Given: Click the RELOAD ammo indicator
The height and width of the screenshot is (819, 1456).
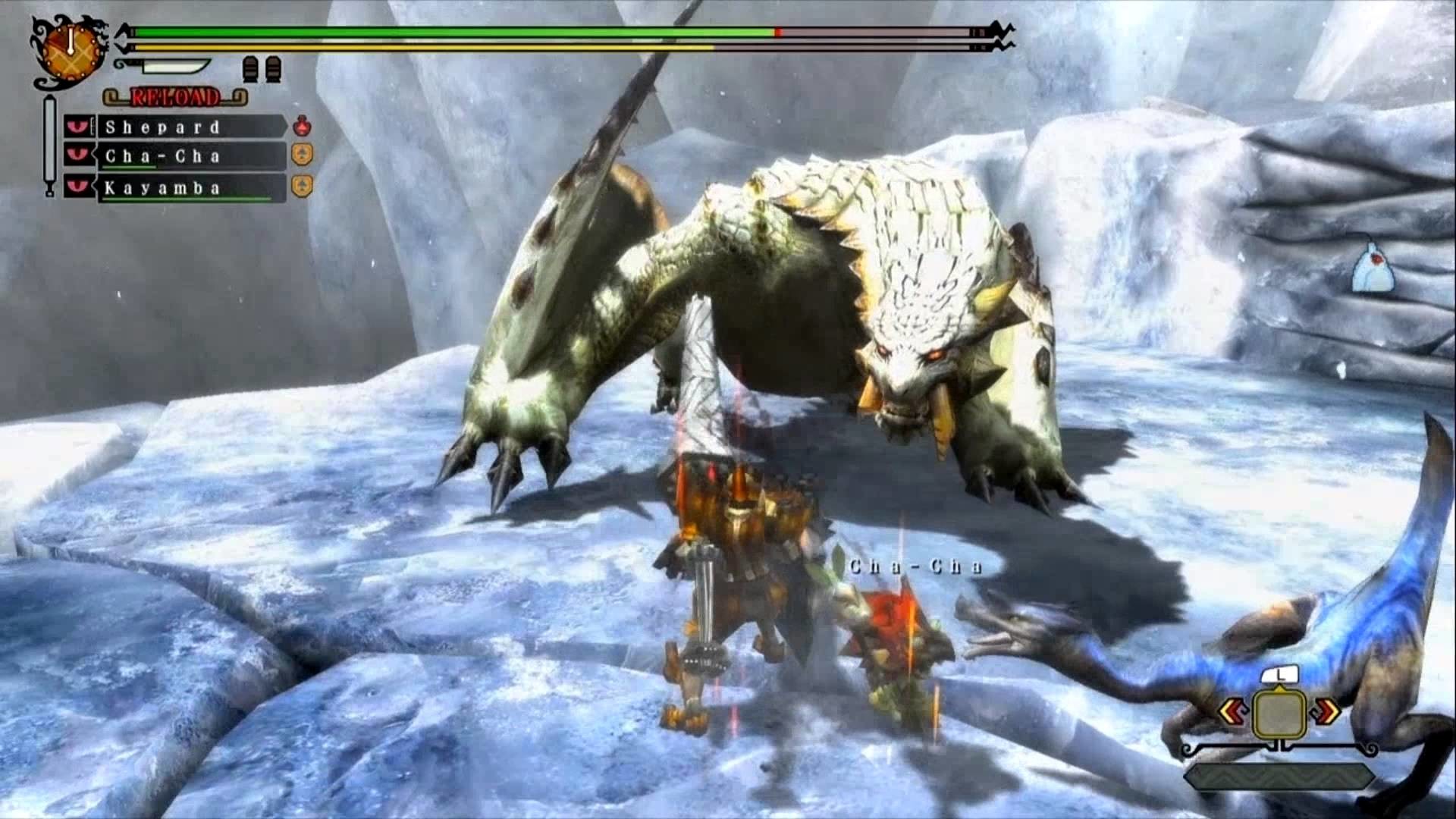Looking at the screenshot, I should (x=175, y=97).
